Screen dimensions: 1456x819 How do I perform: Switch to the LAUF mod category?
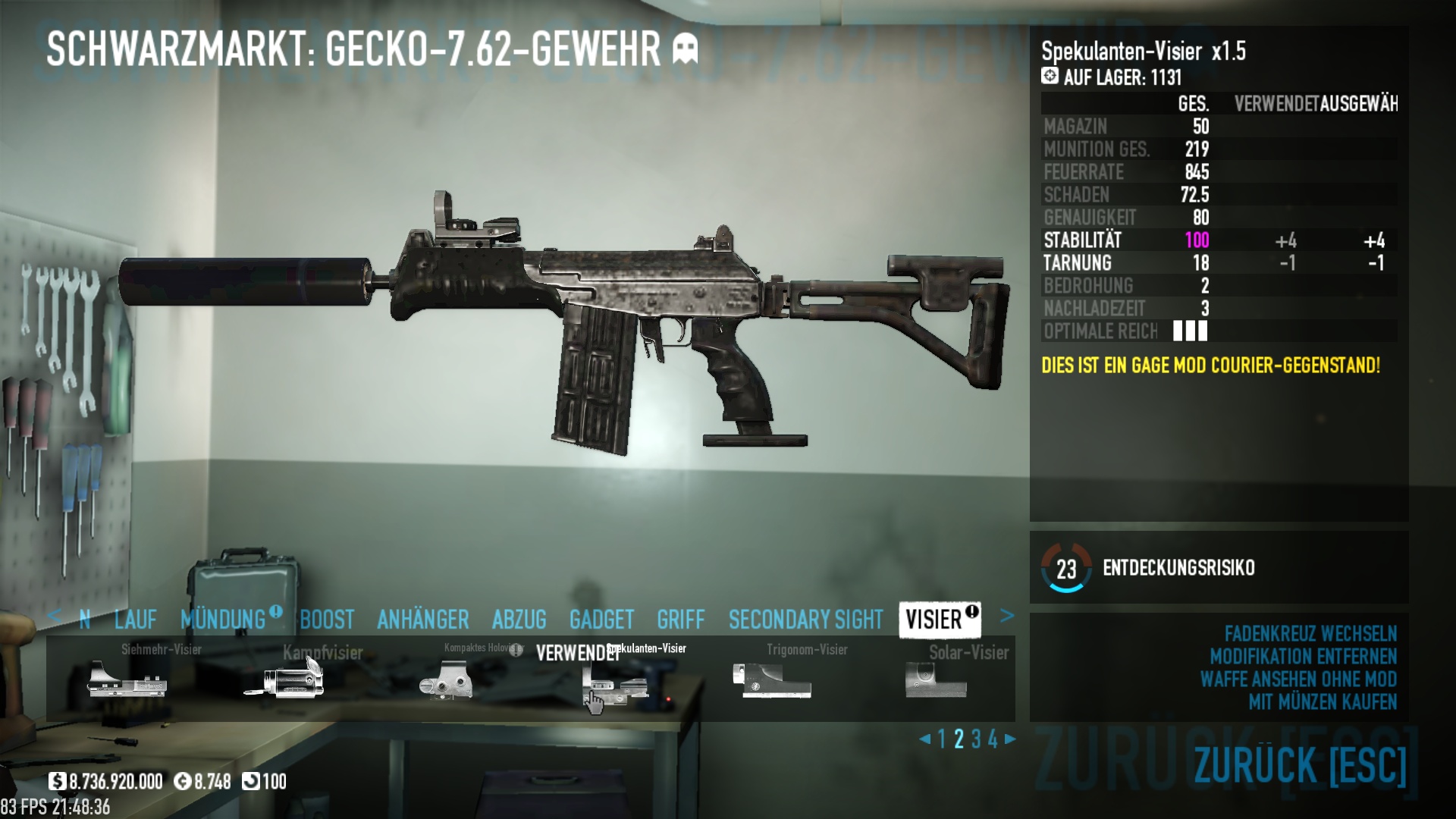tap(135, 620)
